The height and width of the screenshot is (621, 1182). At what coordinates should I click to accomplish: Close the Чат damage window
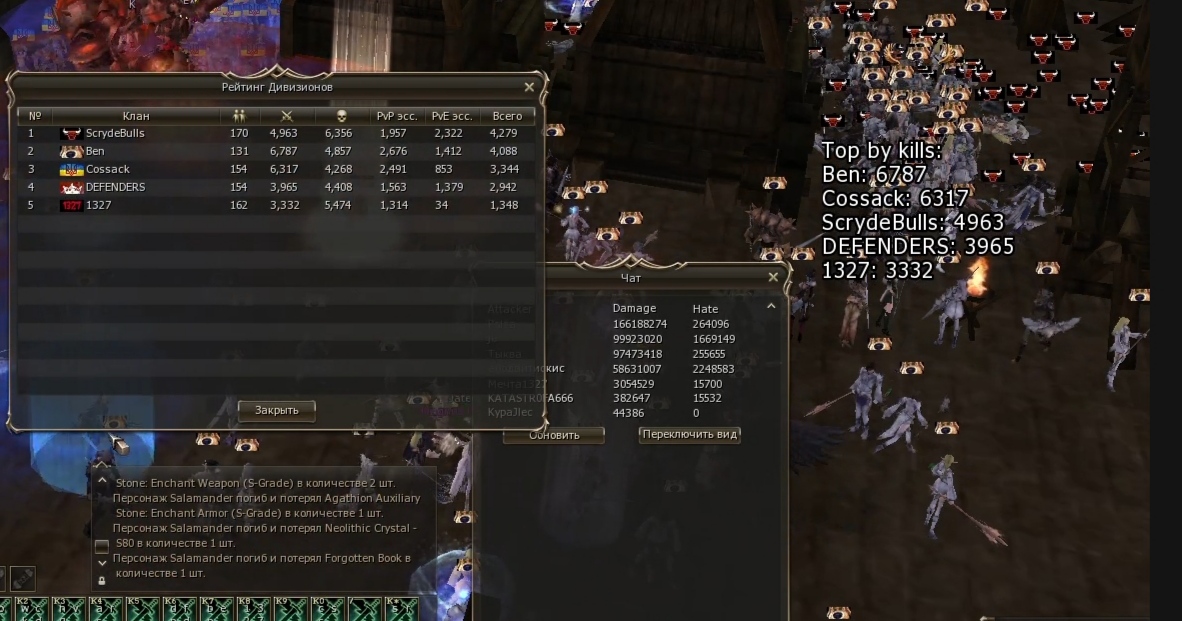click(x=773, y=278)
